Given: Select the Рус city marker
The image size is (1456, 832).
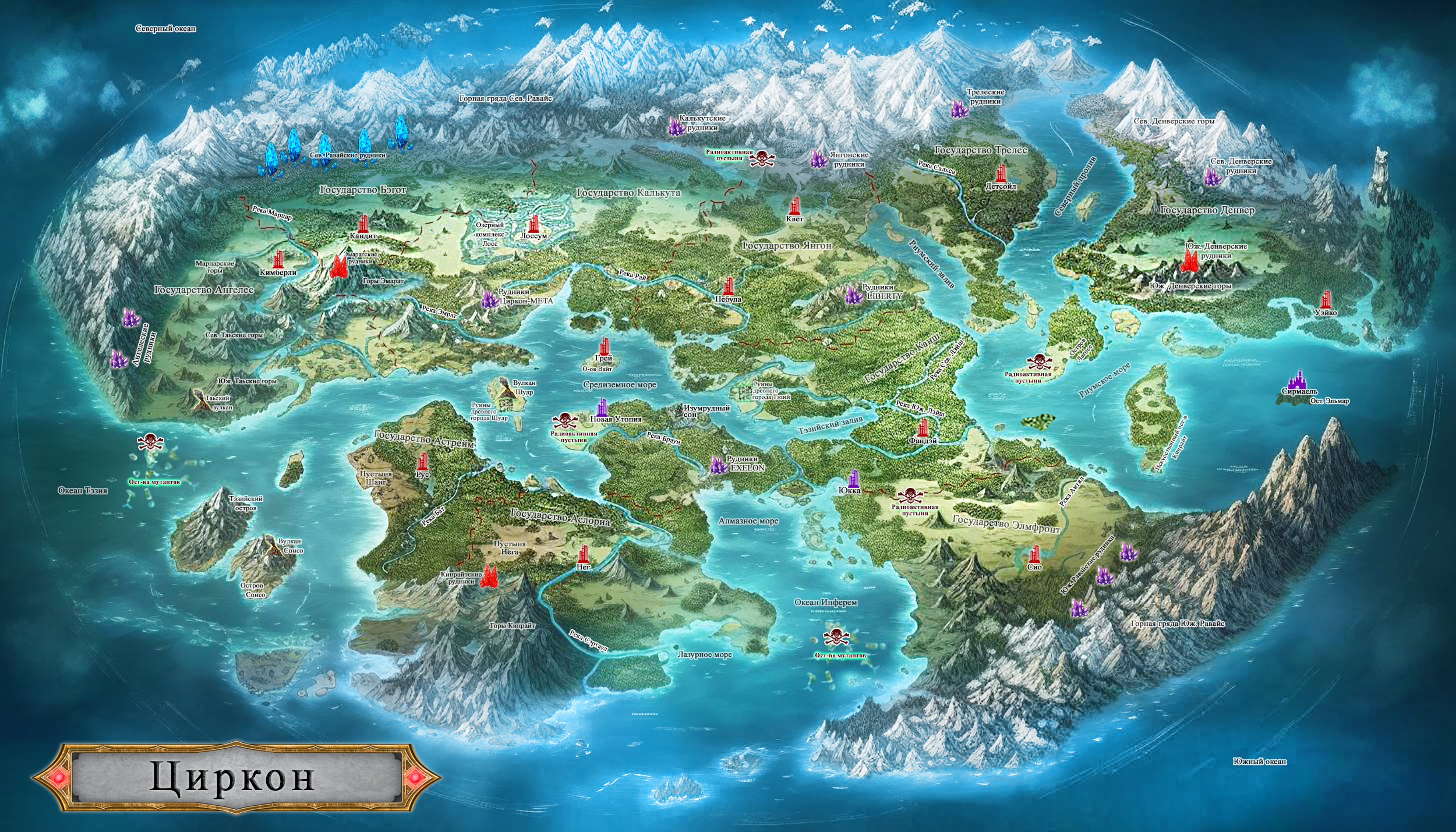Looking at the screenshot, I should point(422,462).
